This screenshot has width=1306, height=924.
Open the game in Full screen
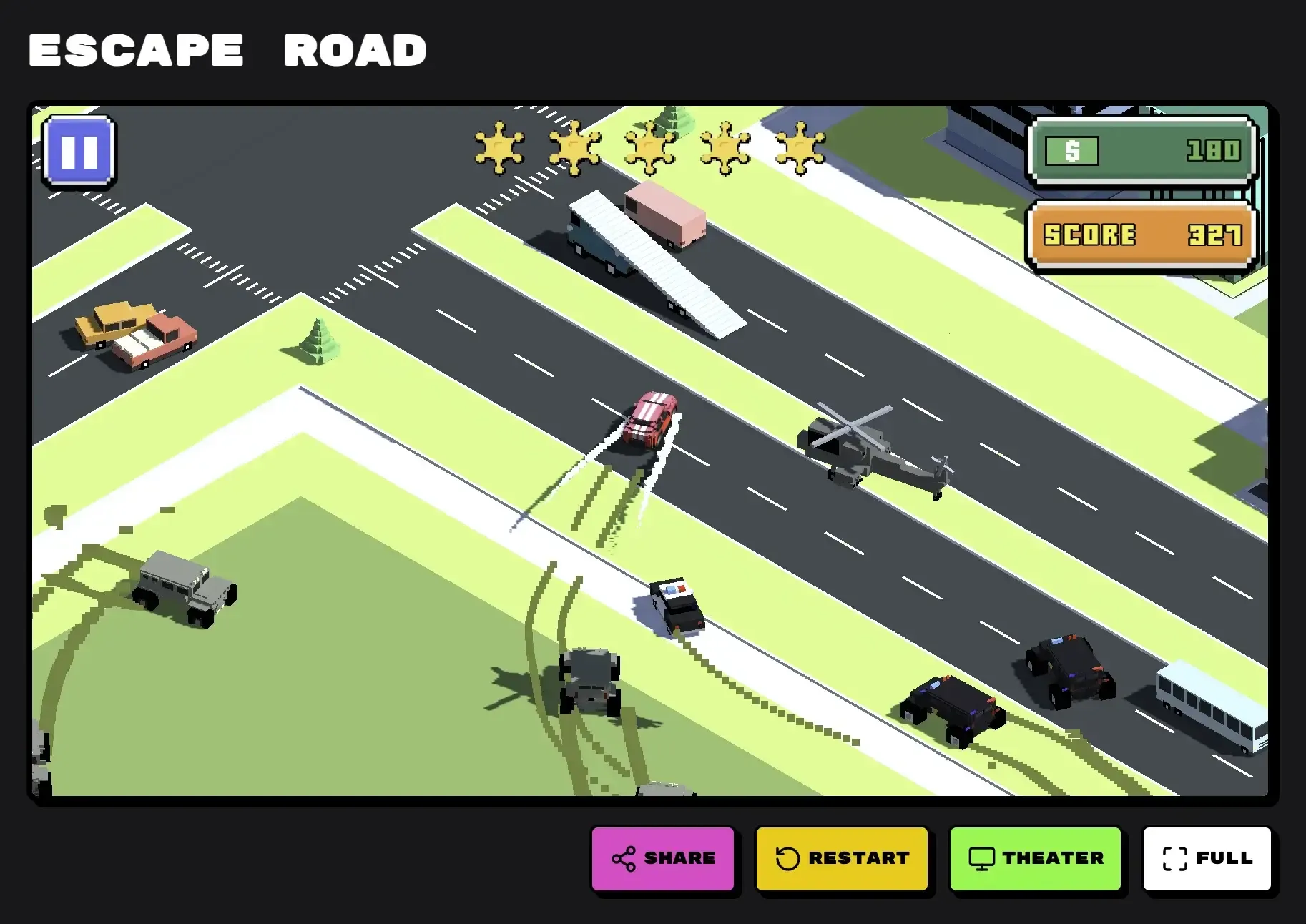pyautogui.click(x=1207, y=858)
